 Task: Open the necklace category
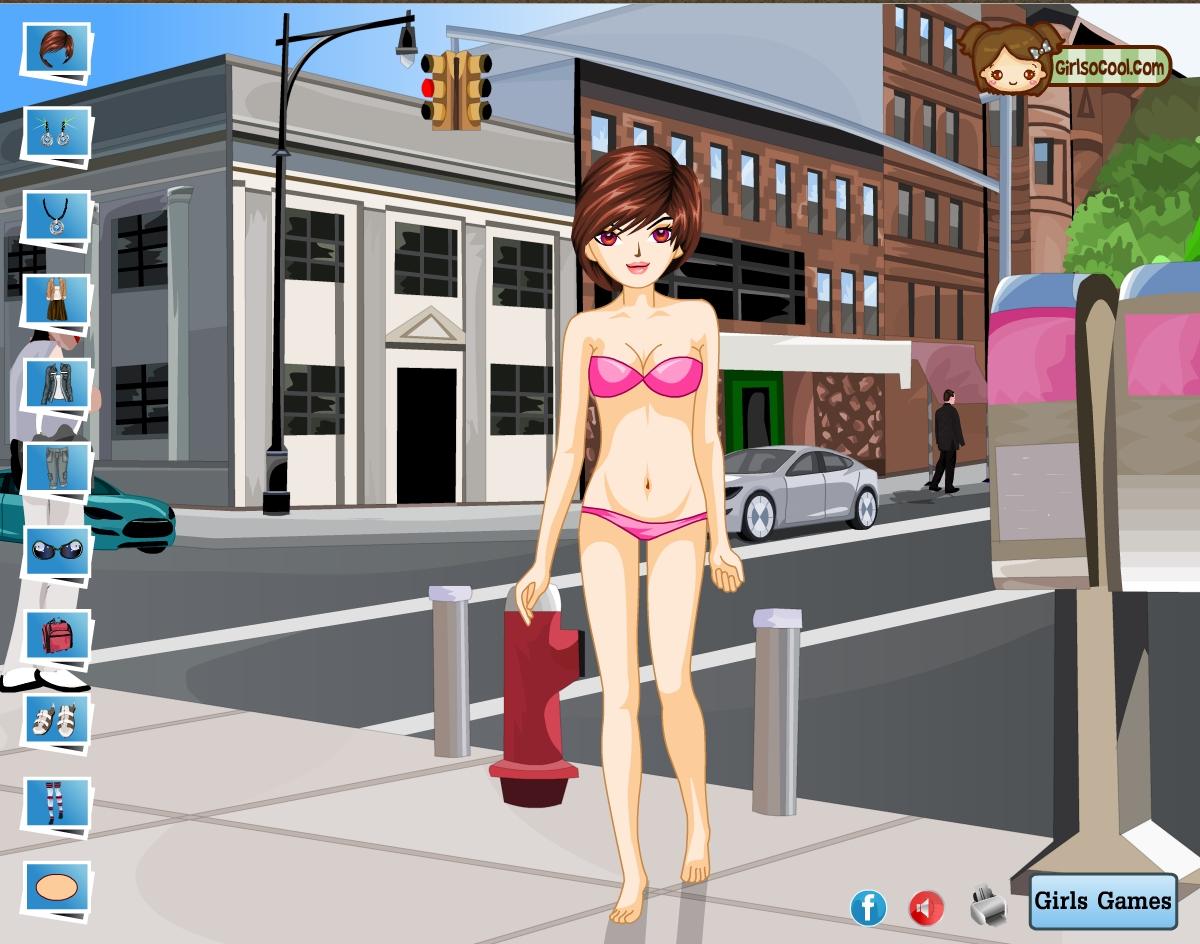click(x=56, y=215)
